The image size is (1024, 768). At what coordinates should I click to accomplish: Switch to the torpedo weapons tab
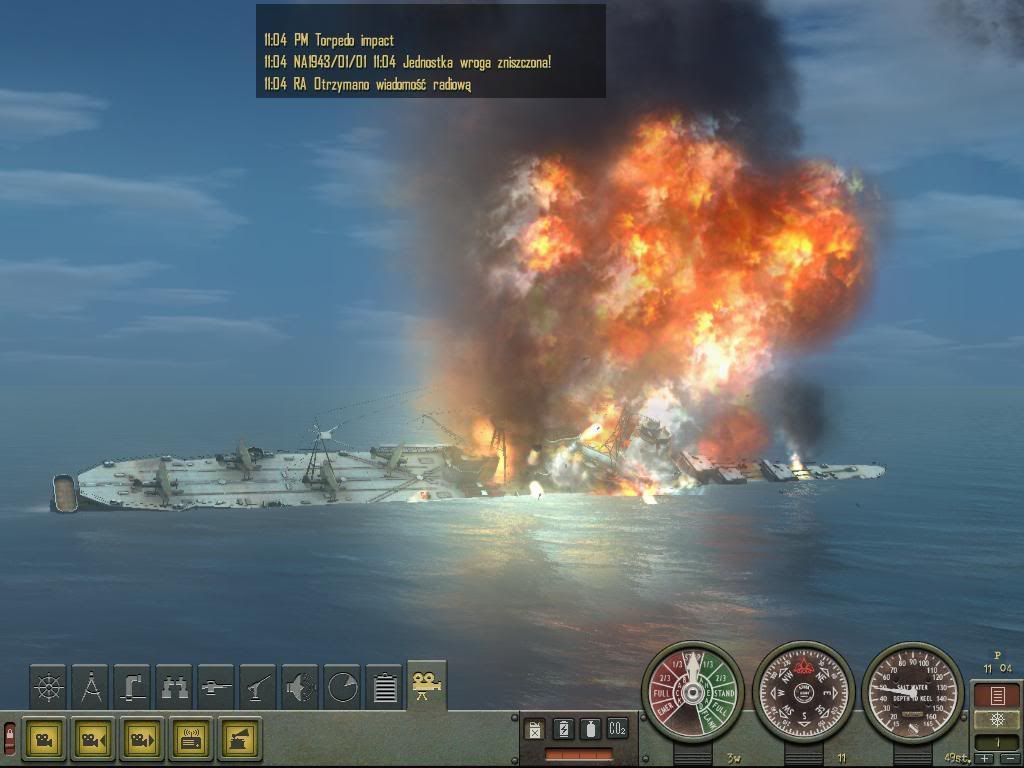pos(217,688)
